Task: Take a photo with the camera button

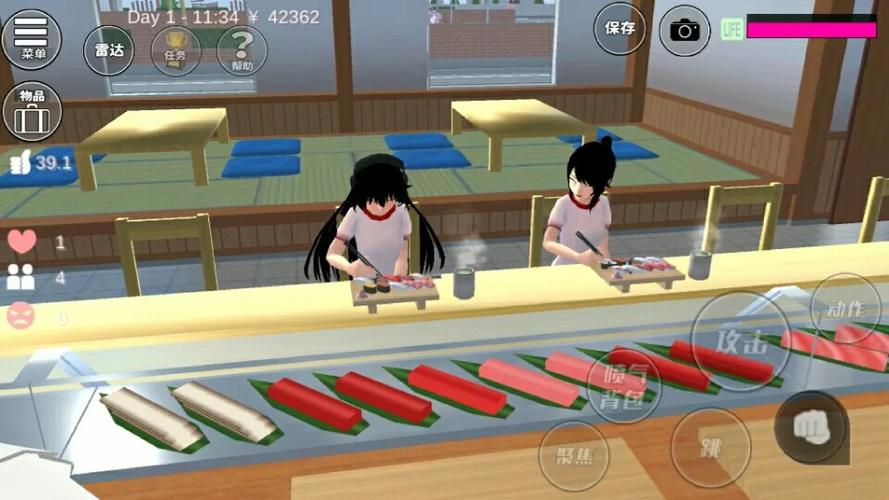Action: pos(685,29)
